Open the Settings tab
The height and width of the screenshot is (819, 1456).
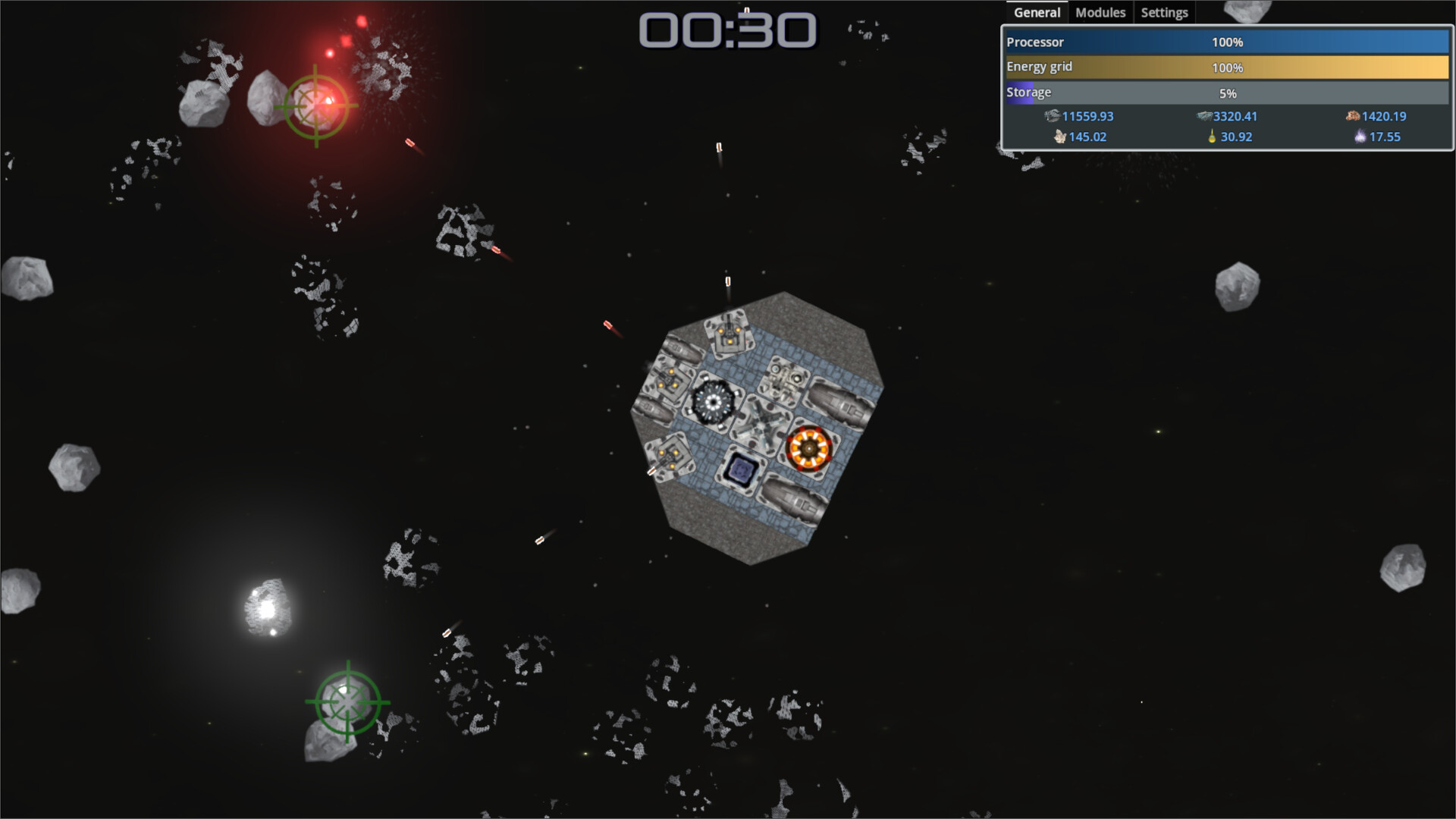pos(1164,12)
